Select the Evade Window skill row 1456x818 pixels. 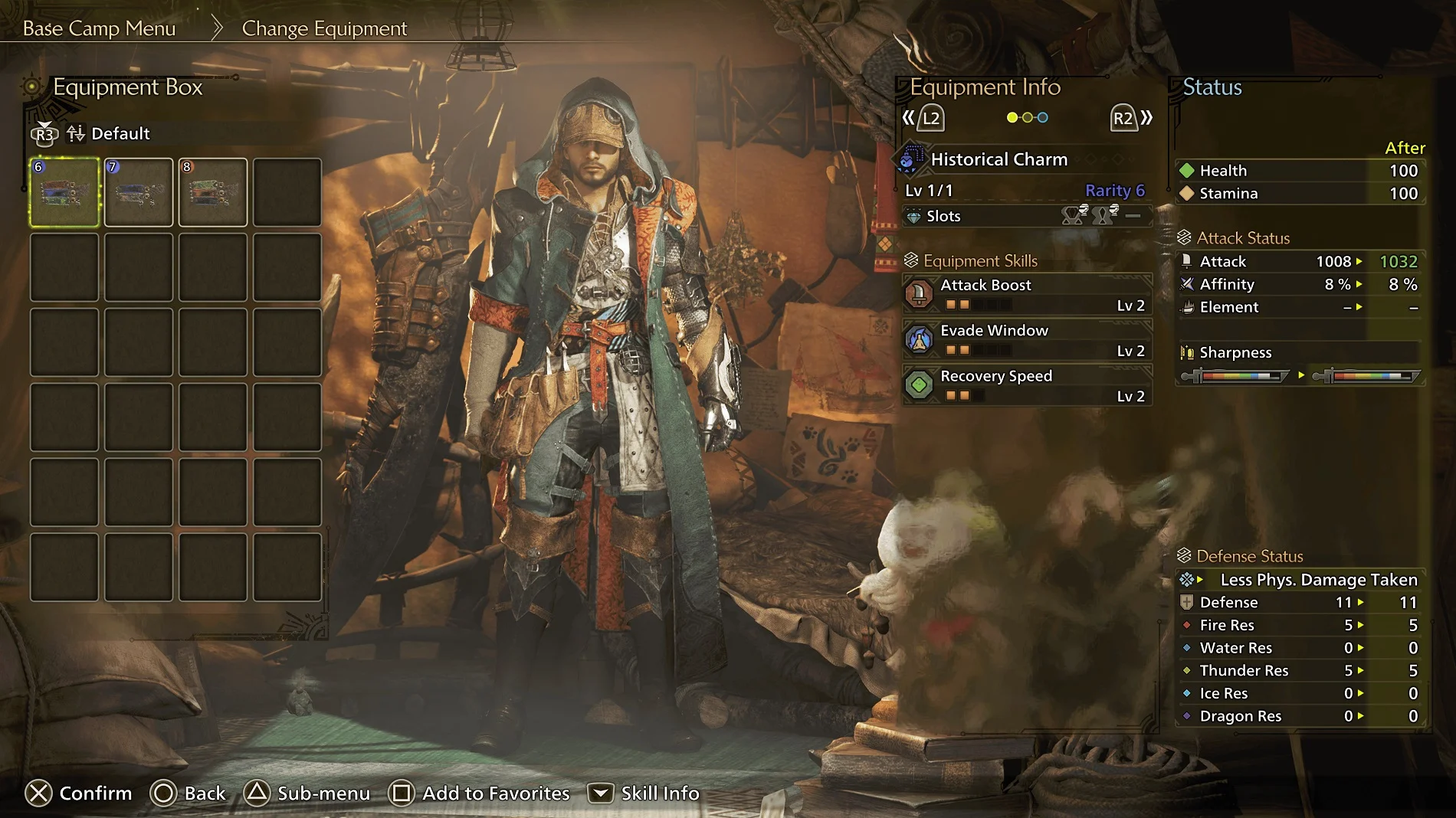click(1027, 340)
